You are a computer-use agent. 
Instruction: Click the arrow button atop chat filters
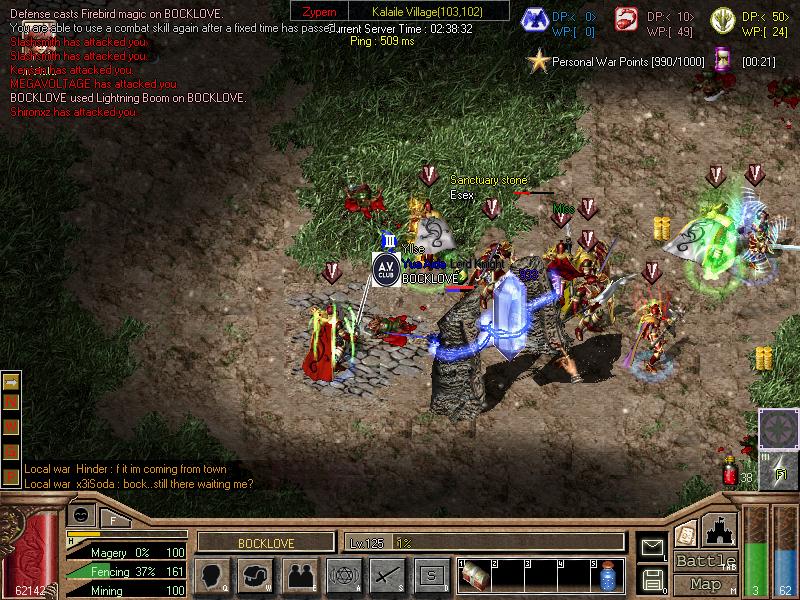point(12,381)
